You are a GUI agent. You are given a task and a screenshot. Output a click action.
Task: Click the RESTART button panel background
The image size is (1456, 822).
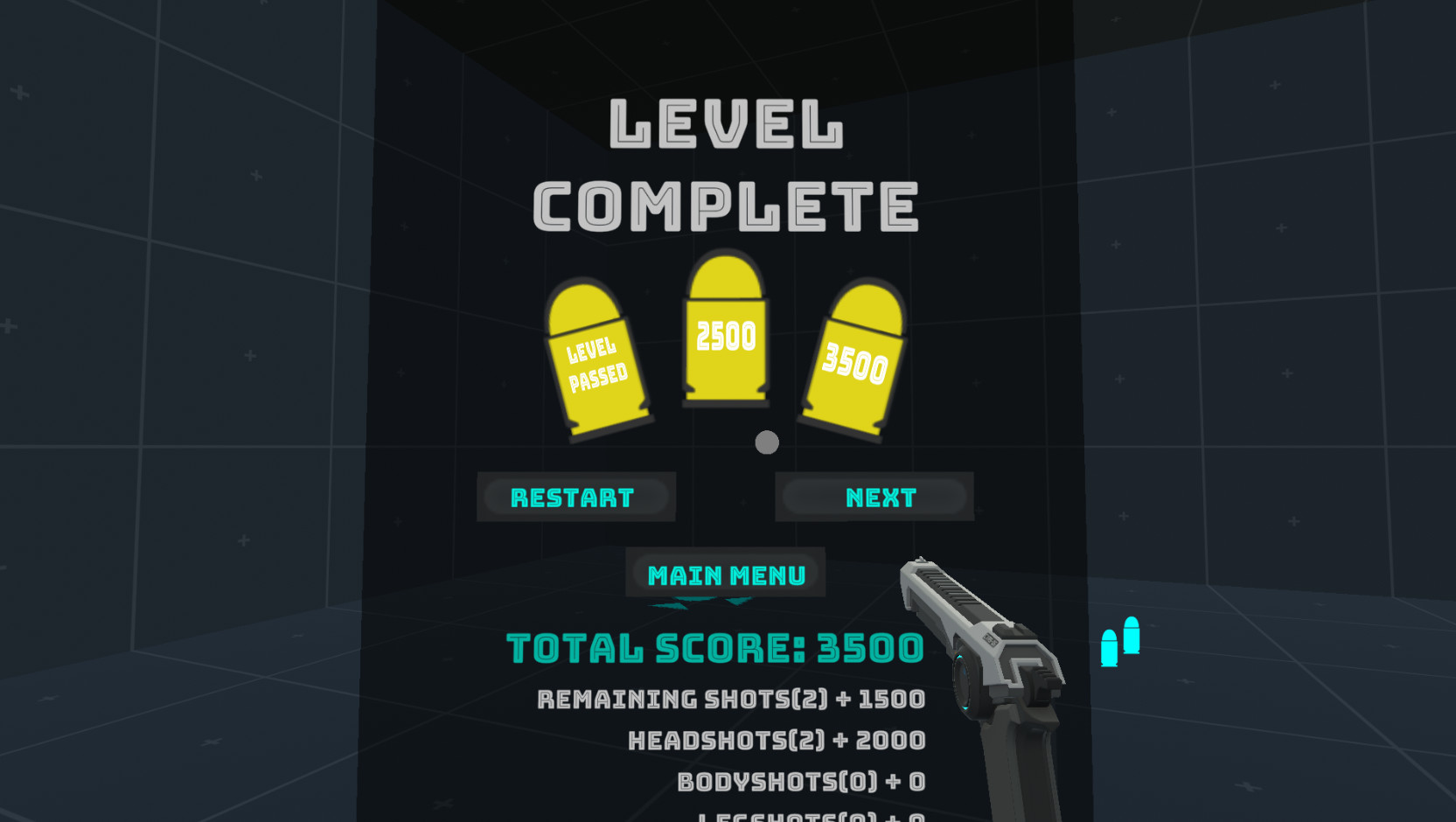pyautogui.click(x=575, y=497)
